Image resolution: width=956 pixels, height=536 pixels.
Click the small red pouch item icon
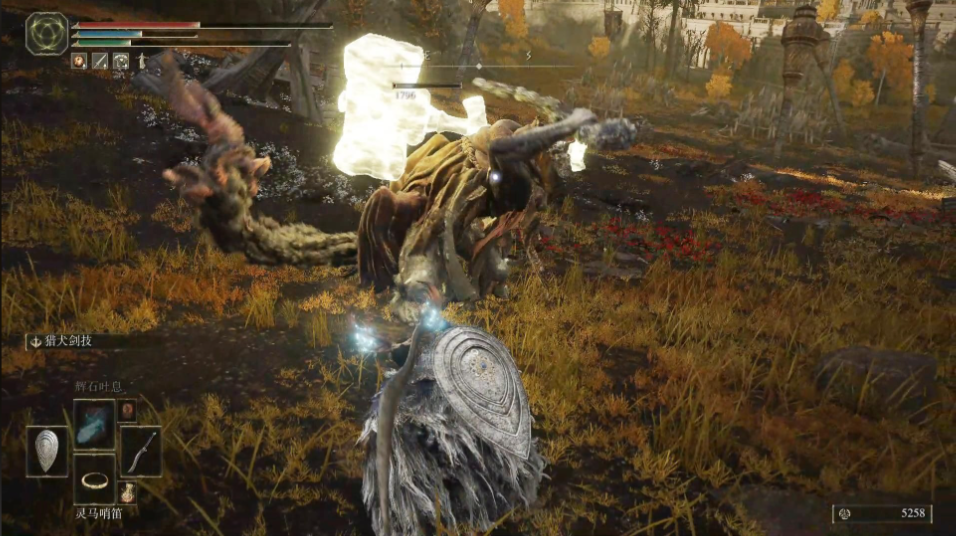(127, 410)
